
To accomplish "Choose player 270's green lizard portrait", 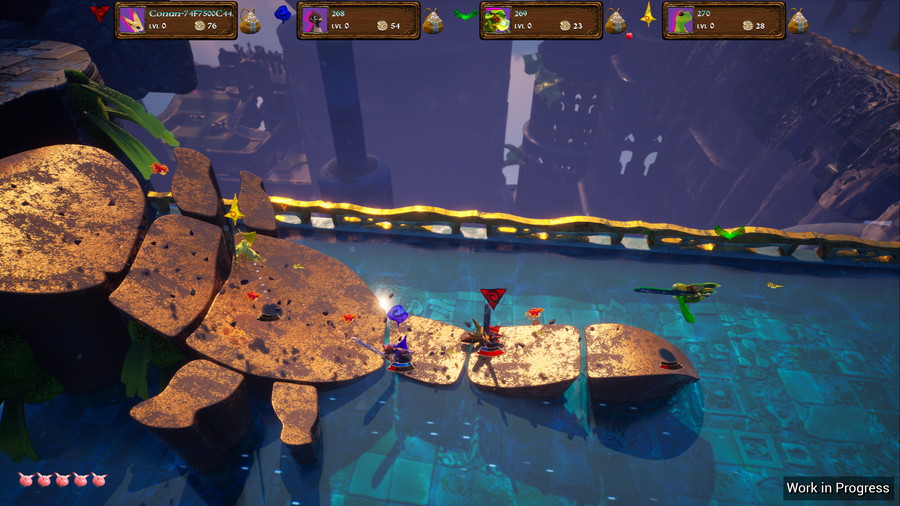I will (x=680, y=20).
